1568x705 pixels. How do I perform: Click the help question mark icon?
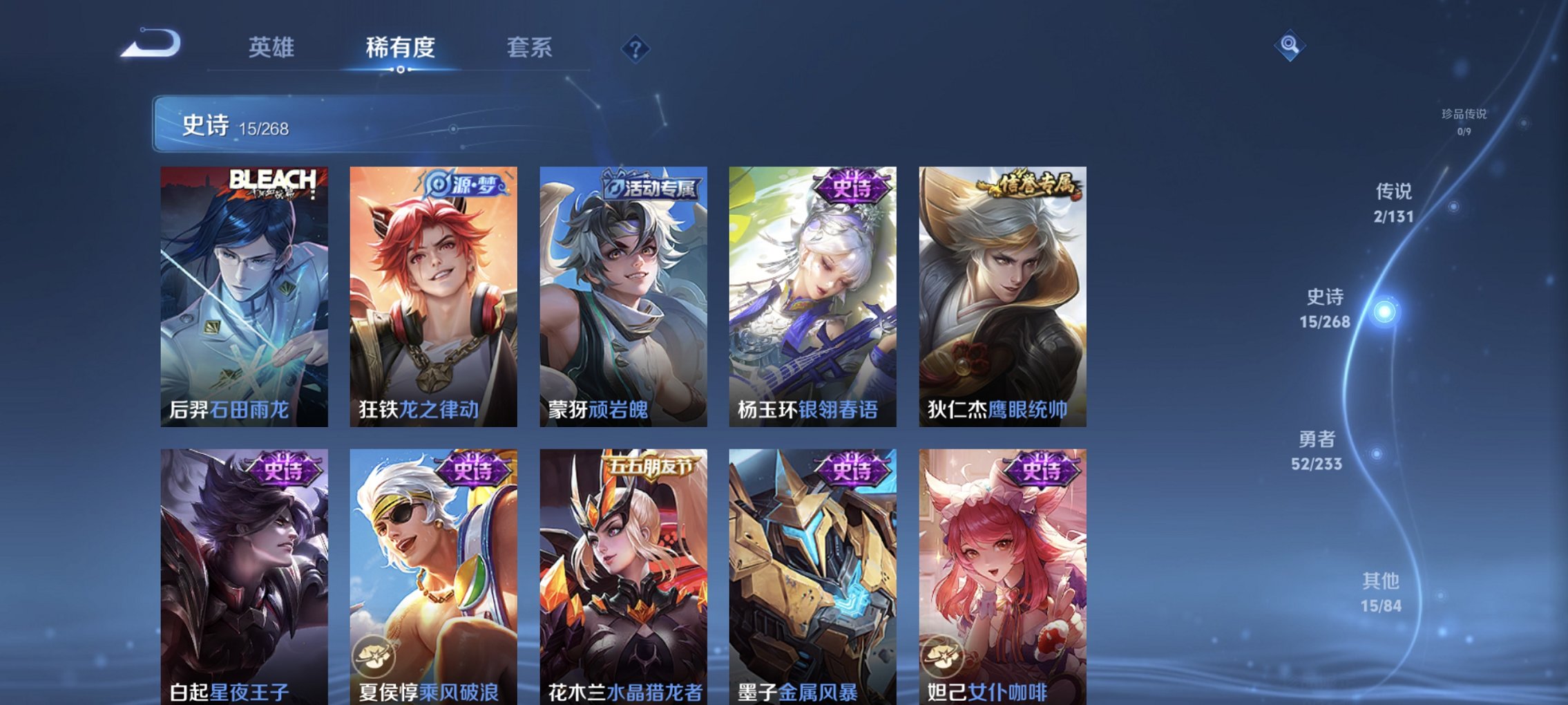coord(636,48)
